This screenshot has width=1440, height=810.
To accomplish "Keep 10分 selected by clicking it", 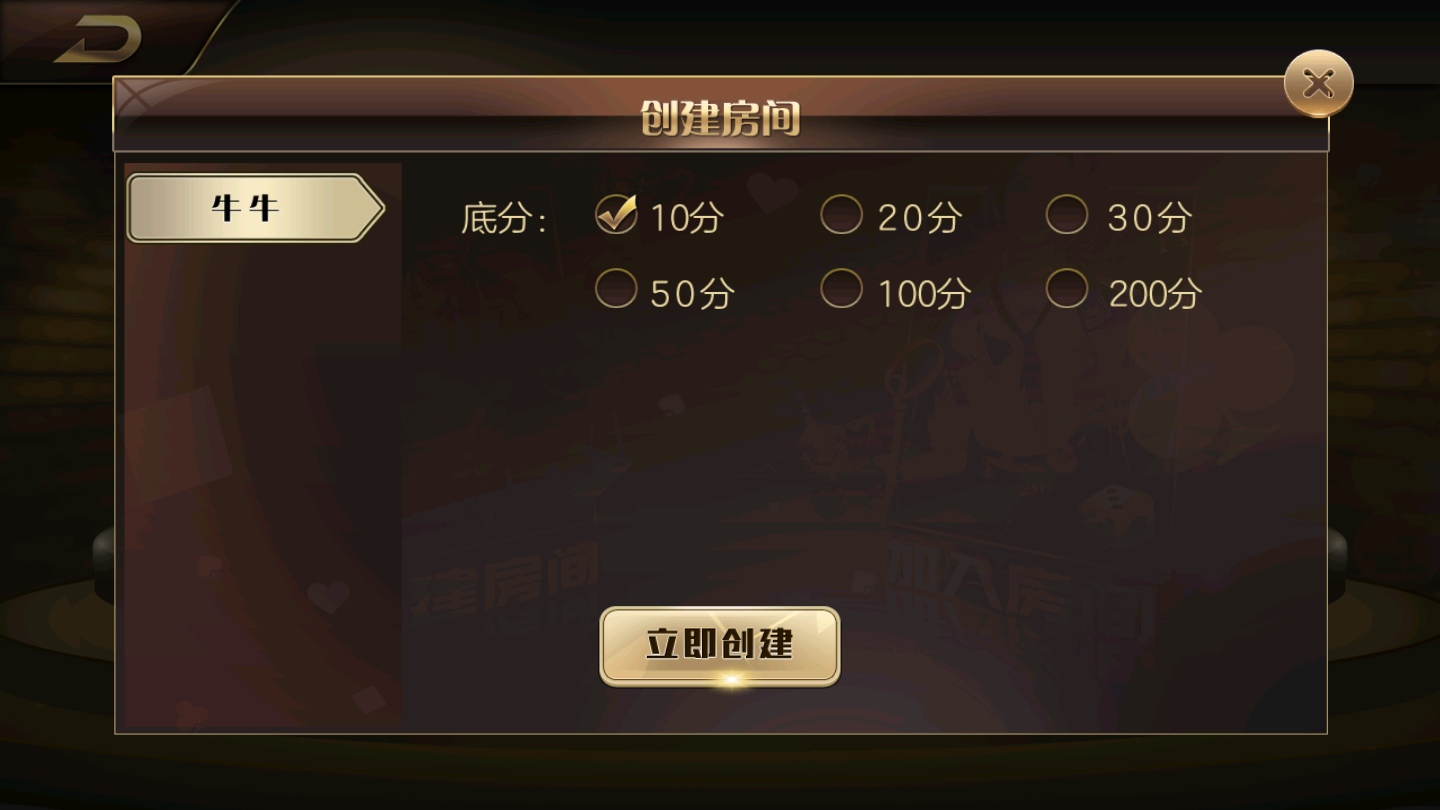I will (660, 215).
